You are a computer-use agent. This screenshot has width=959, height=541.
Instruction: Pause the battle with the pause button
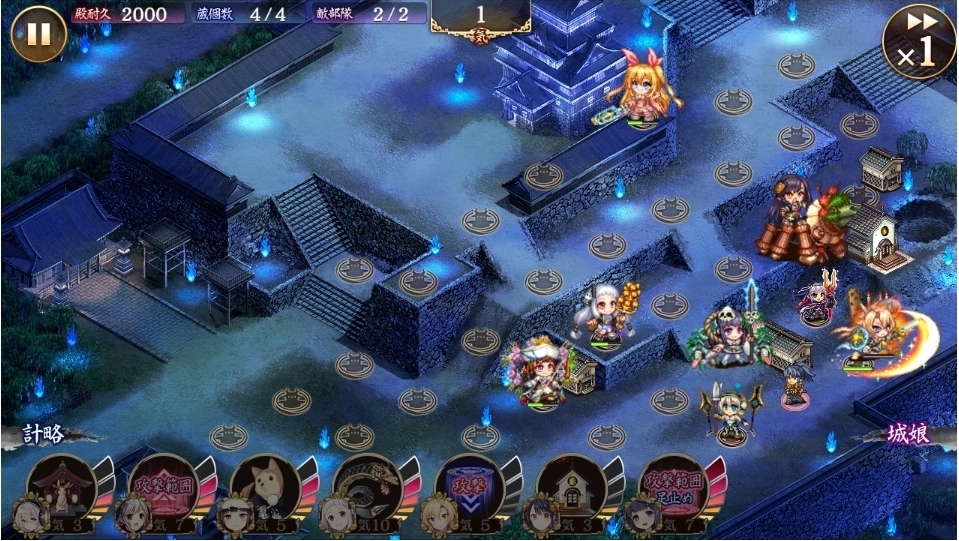click(x=38, y=34)
